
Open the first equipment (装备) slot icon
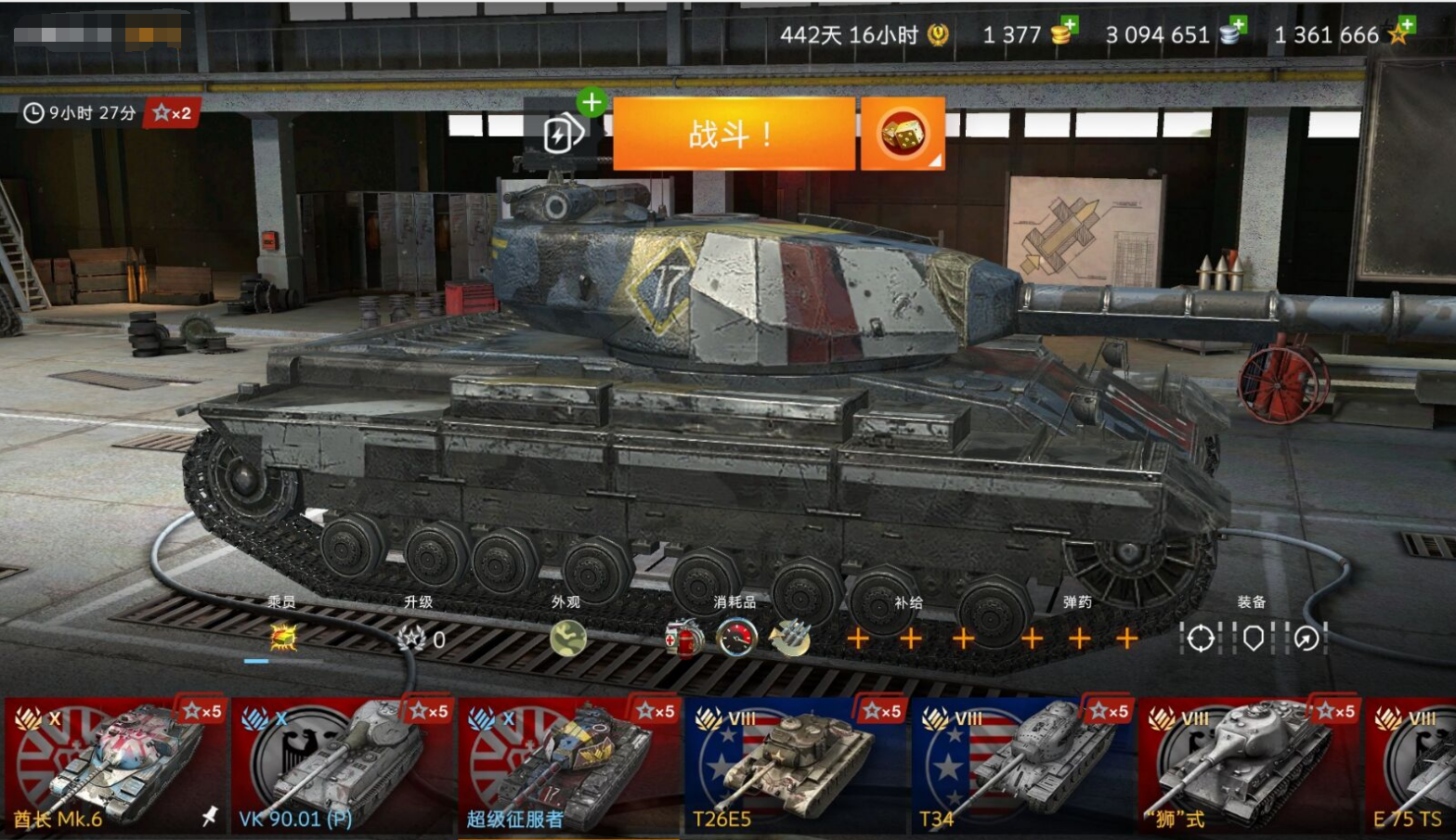[1201, 639]
